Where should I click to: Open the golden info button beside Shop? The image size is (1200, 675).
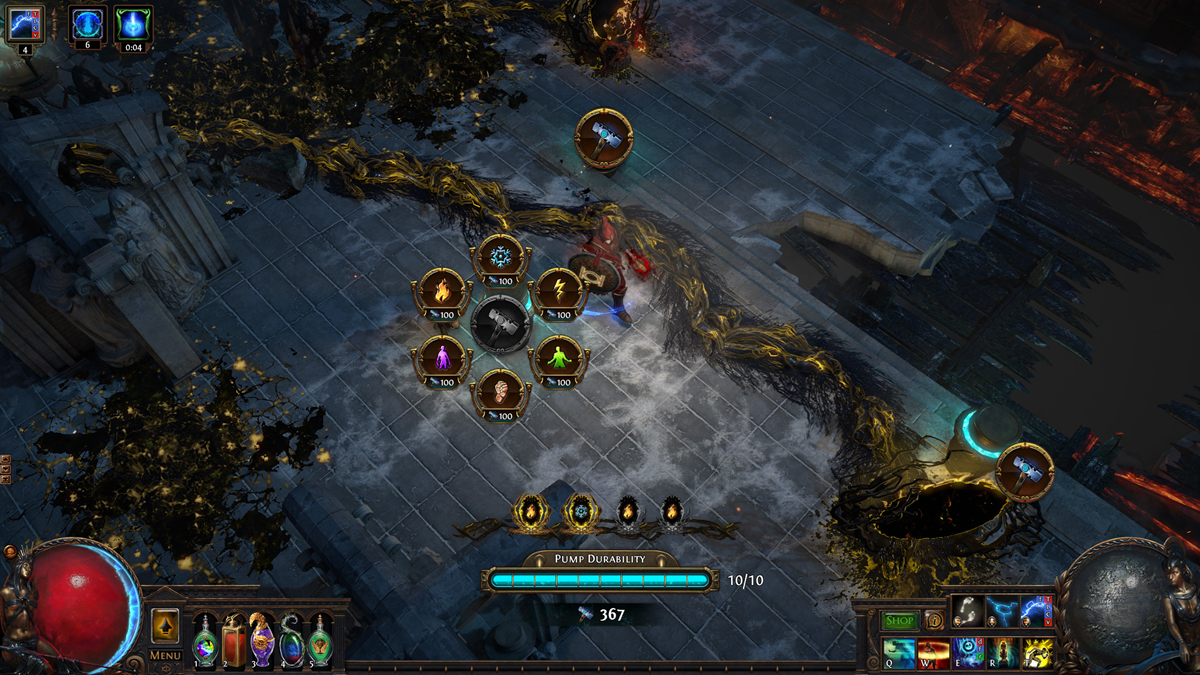point(933,621)
